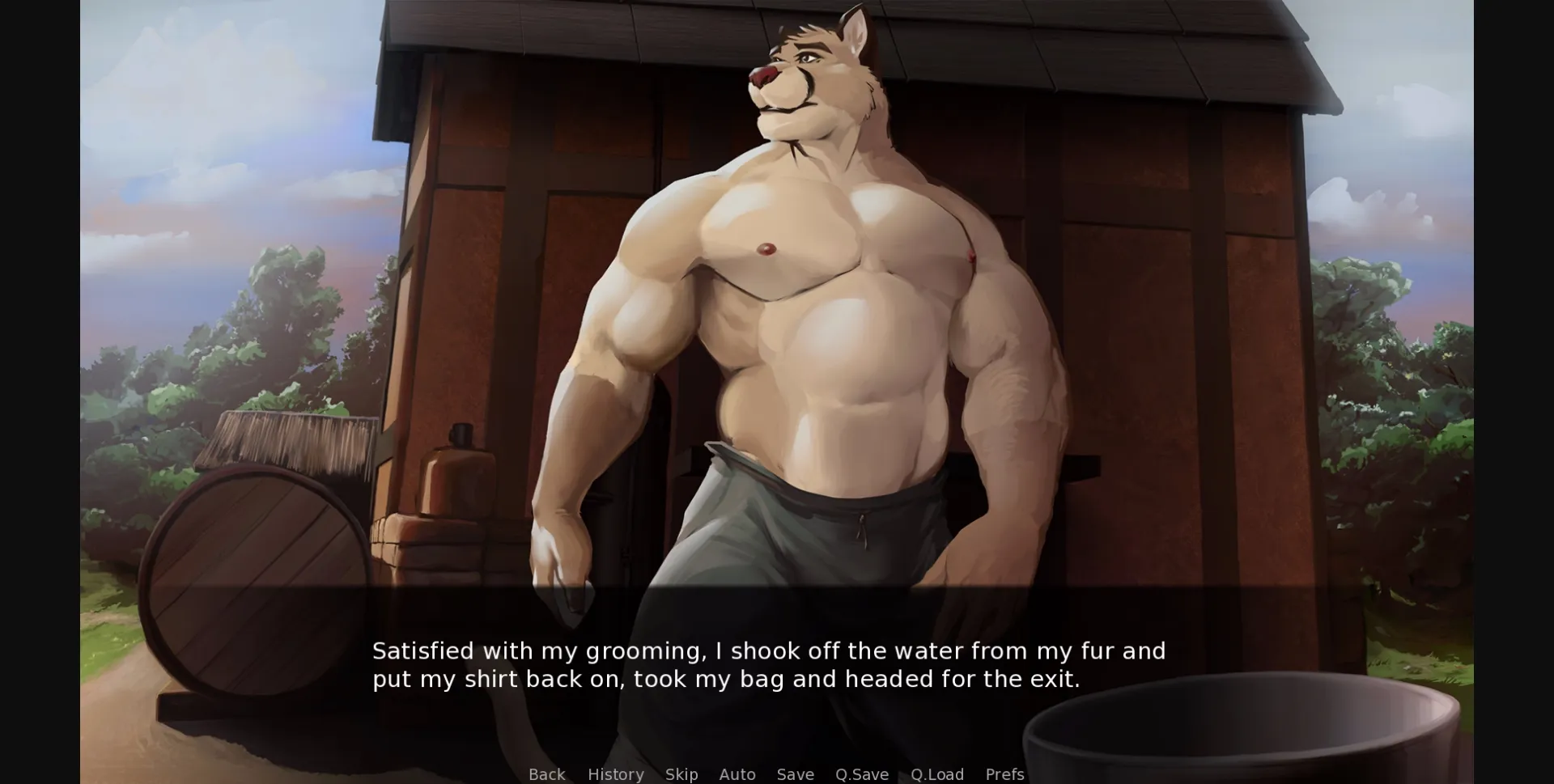The width and height of the screenshot is (1554, 784).
Task: Open the History log
Action: click(x=615, y=774)
